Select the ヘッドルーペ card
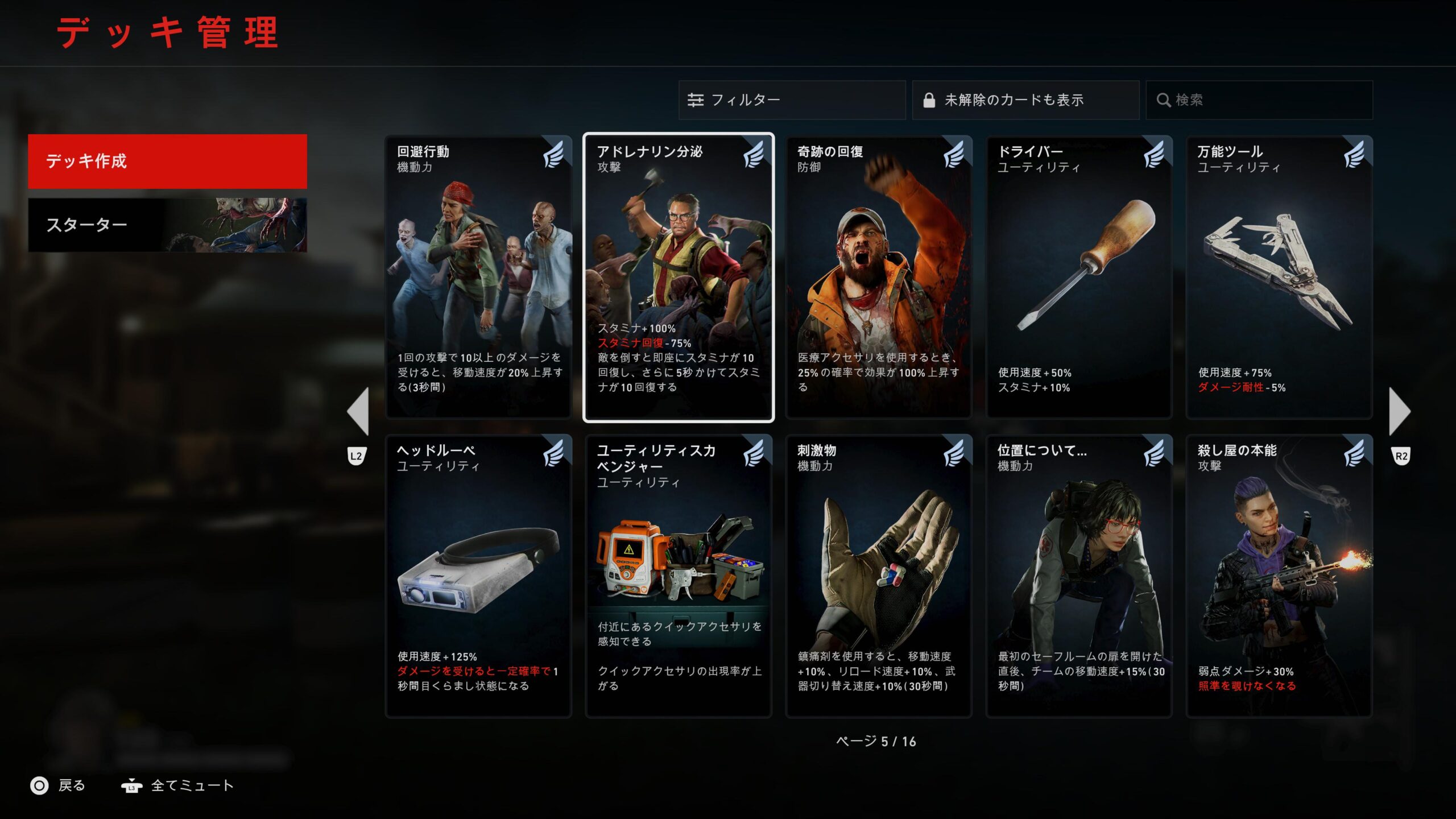This screenshot has width=1456, height=819. [x=478, y=576]
